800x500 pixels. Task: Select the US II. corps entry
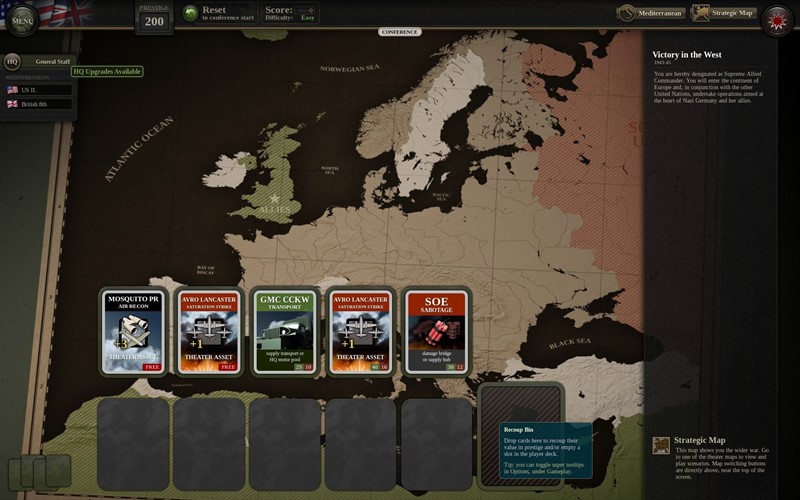pyautogui.click(x=38, y=89)
